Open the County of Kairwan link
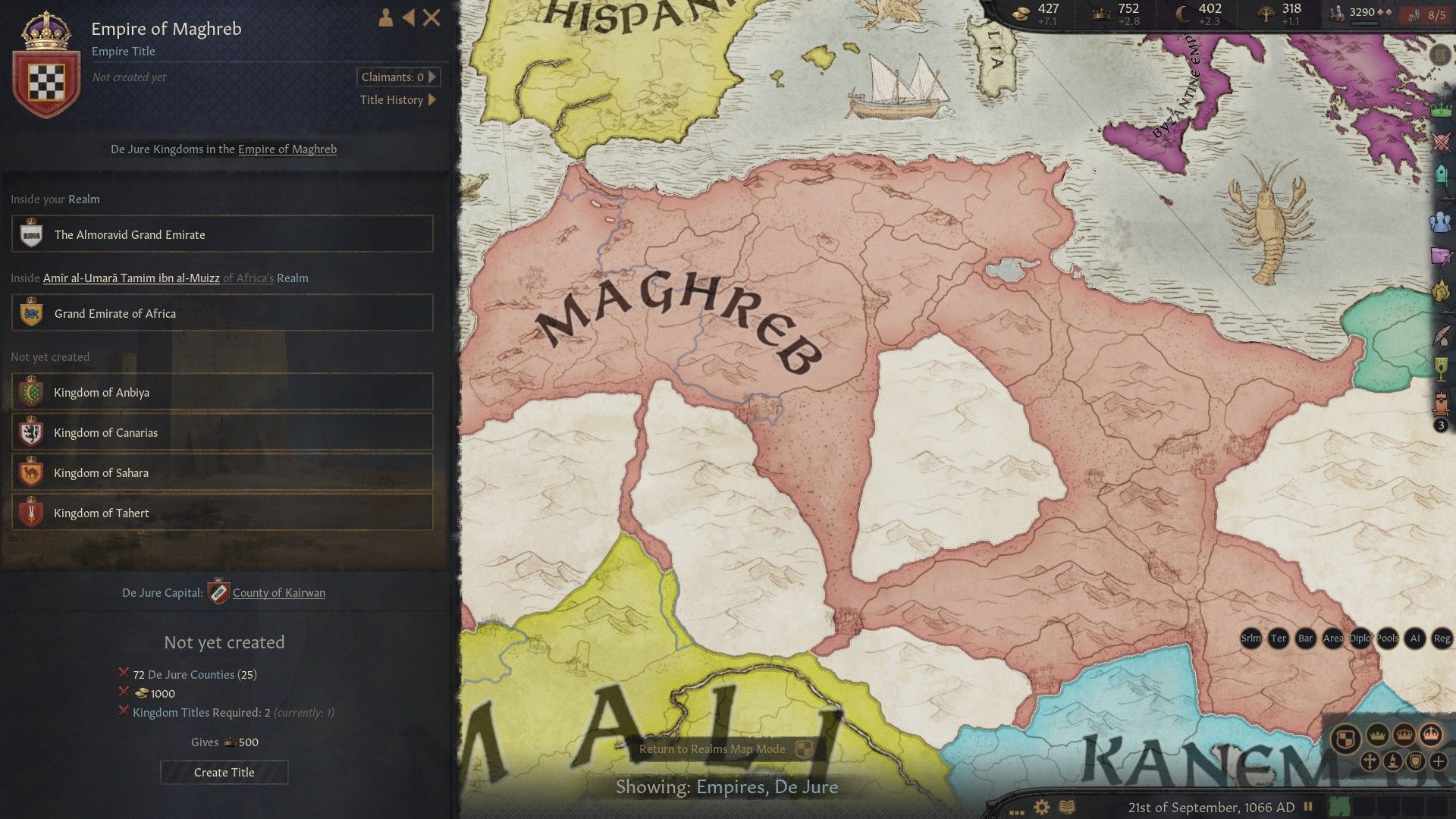The height and width of the screenshot is (819, 1456). pos(278,592)
